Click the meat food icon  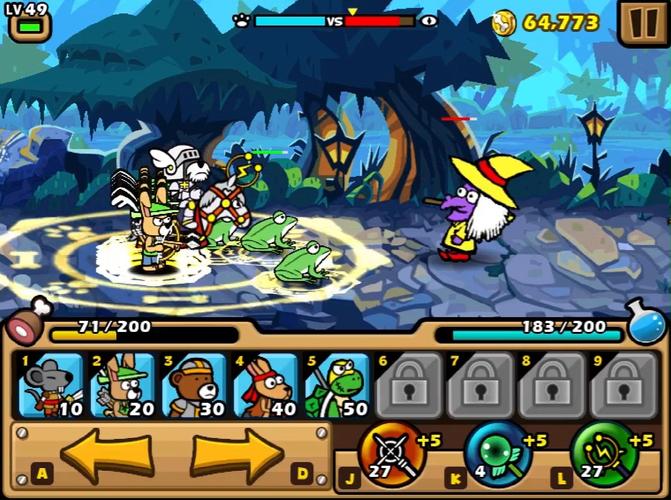pos(26,322)
